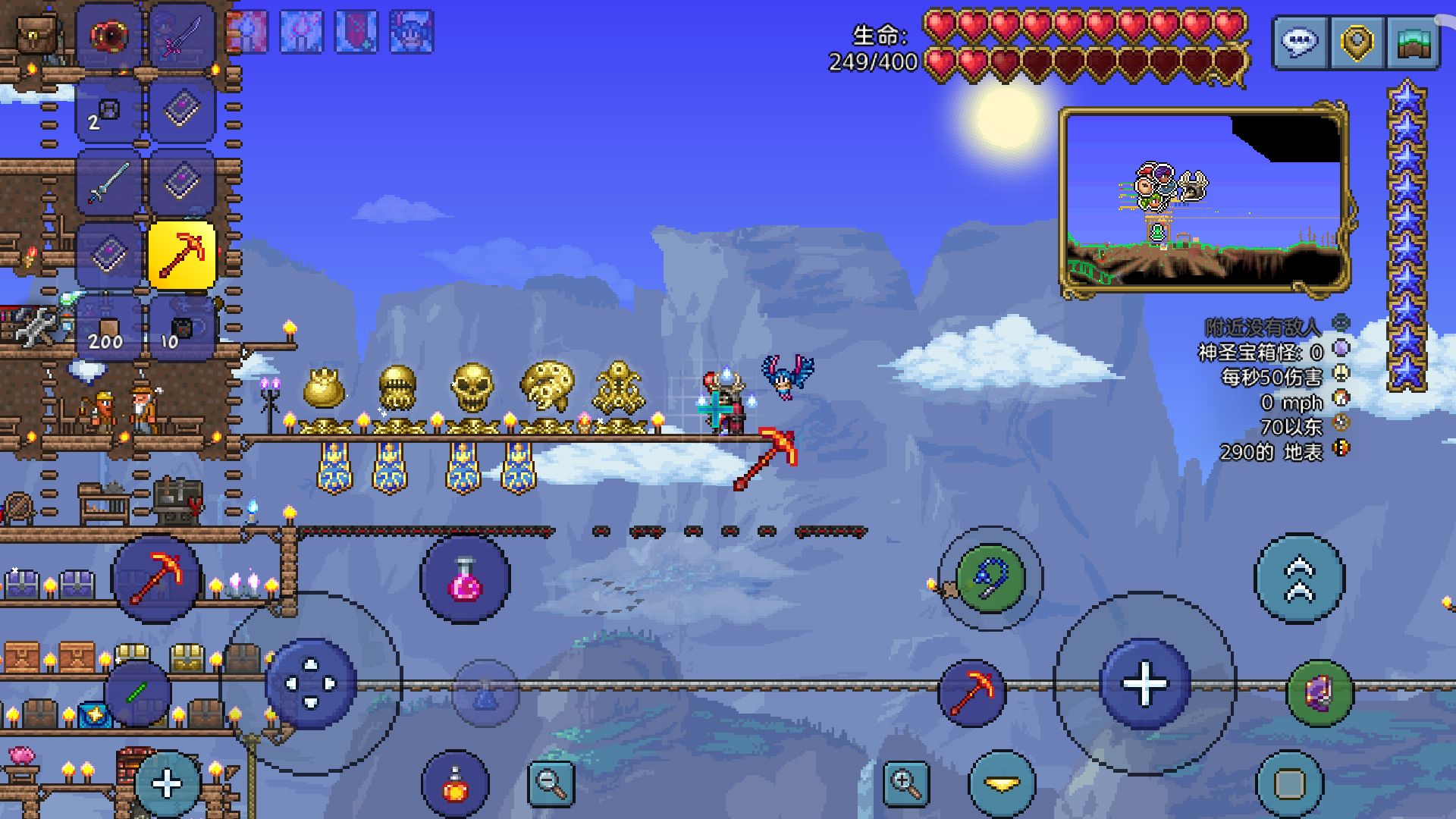Zoom in with the plus magnifier
This screenshot has width=1456, height=819.
tap(906, 784)
